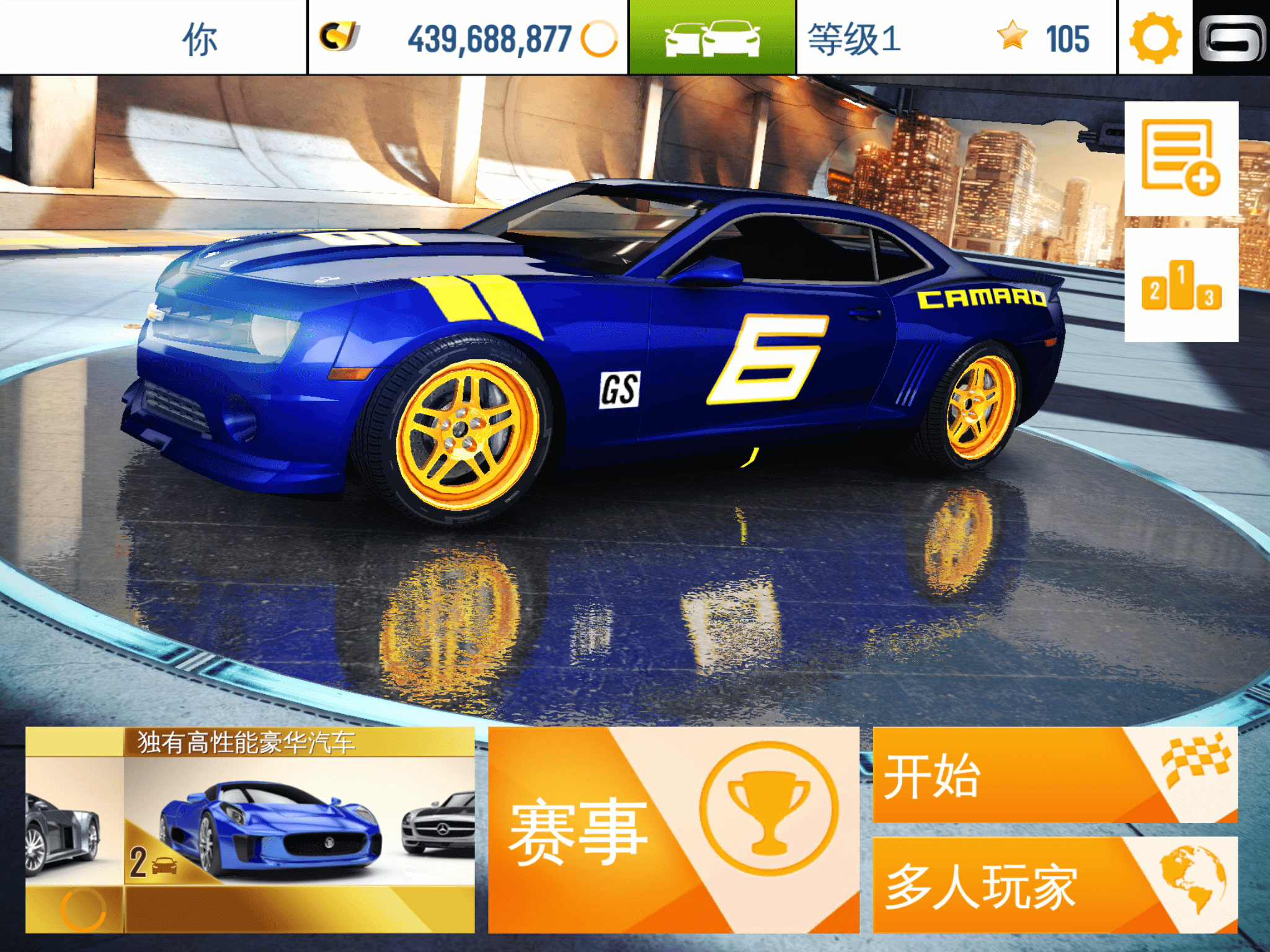Open the 赛事 events menu

click(x=673, y=829)
